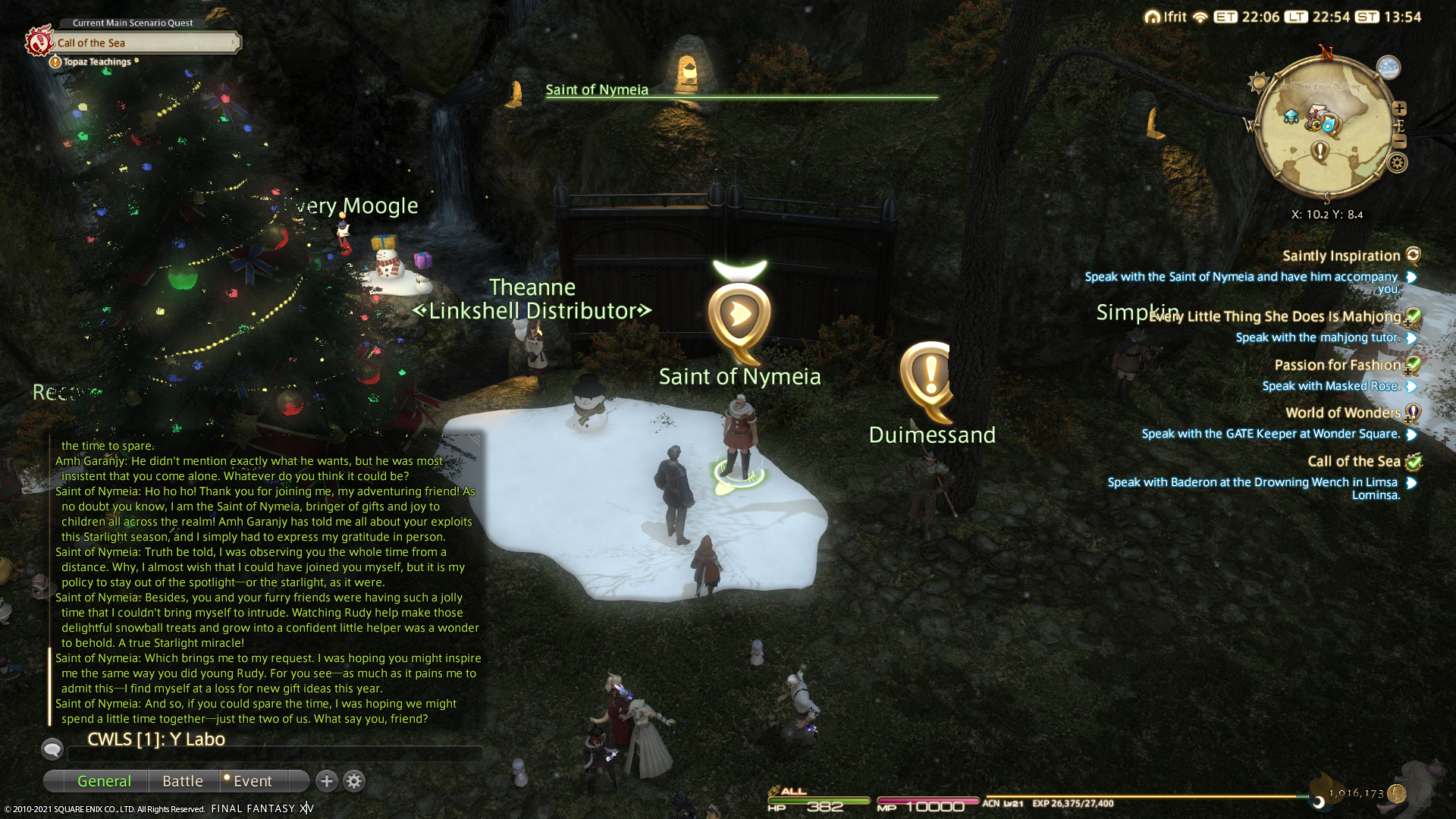The height and width of the screenshot is (819, 1456).
Task: Click the speech bubble chat mode button
Action: point(52,749)
